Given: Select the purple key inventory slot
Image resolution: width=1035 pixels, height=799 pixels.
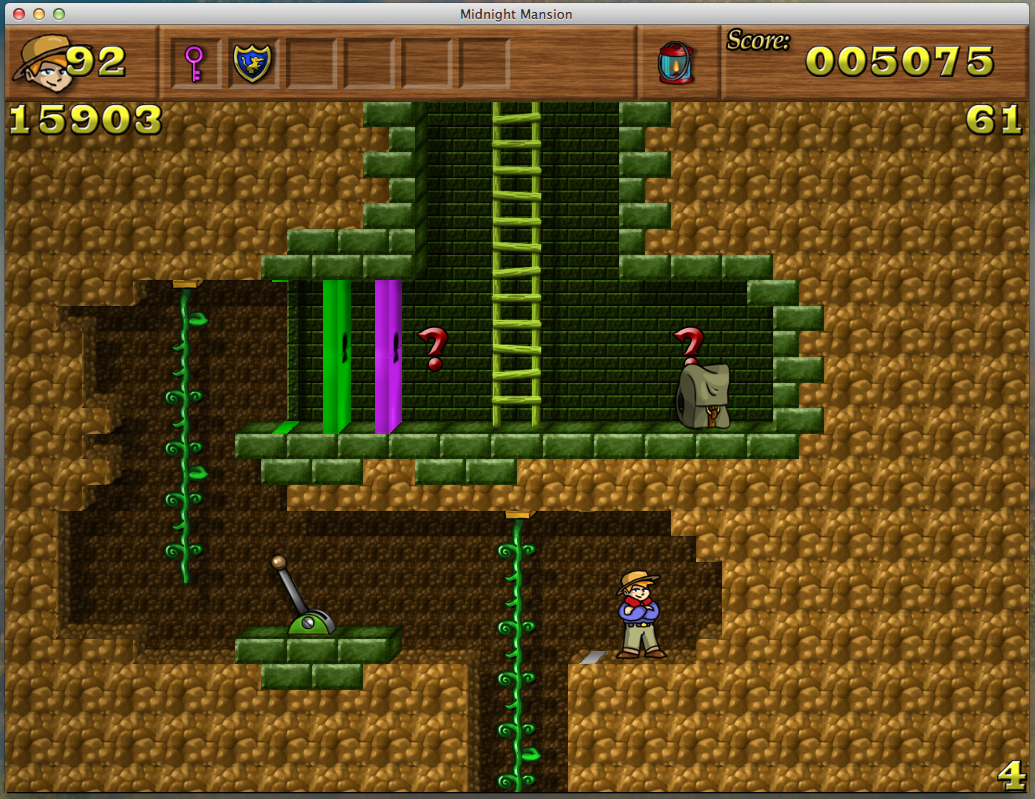Looking at the screenshot, I should 194,63.
